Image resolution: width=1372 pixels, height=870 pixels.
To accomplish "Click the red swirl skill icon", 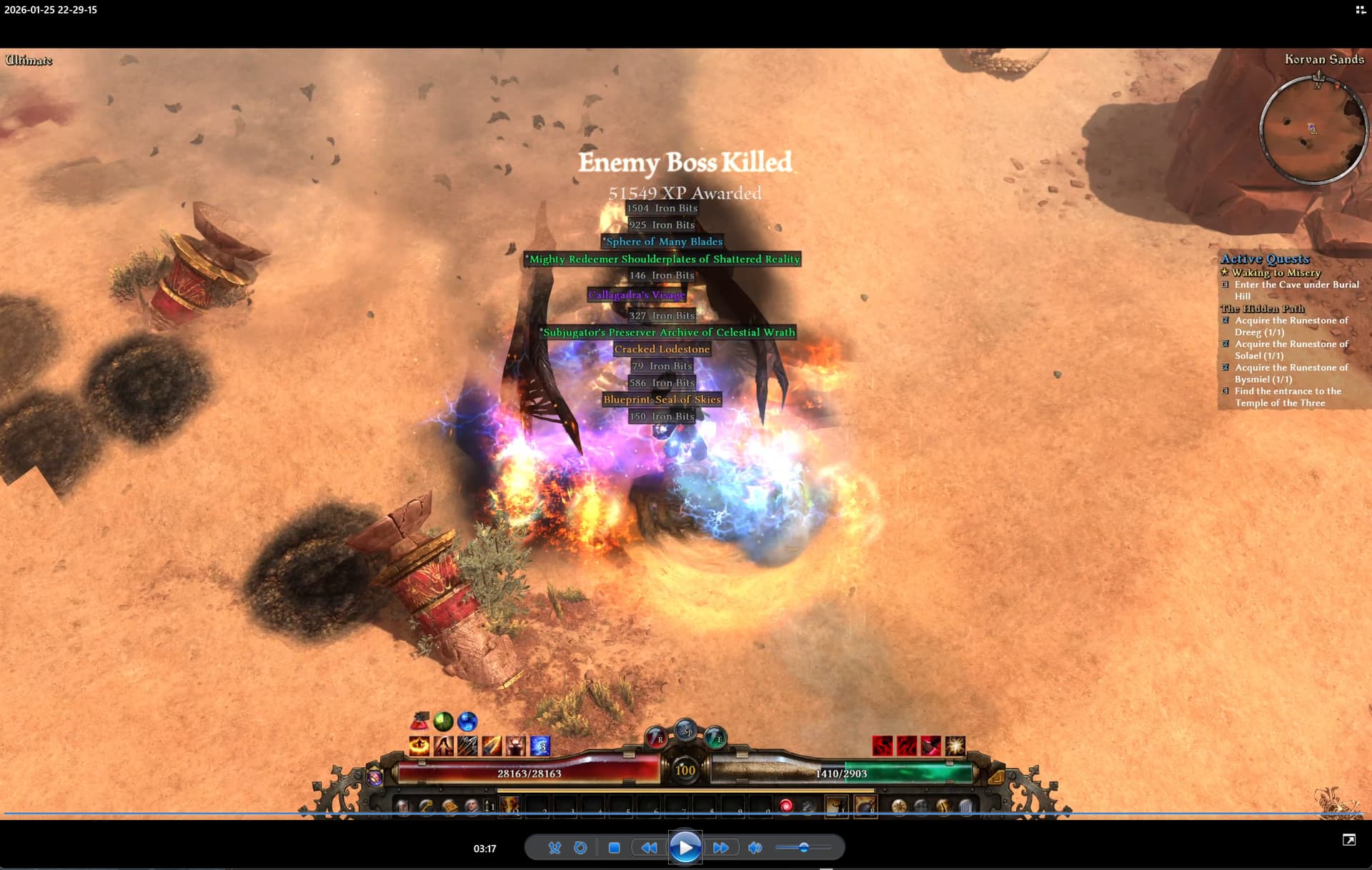I will [x=786, y=806].
